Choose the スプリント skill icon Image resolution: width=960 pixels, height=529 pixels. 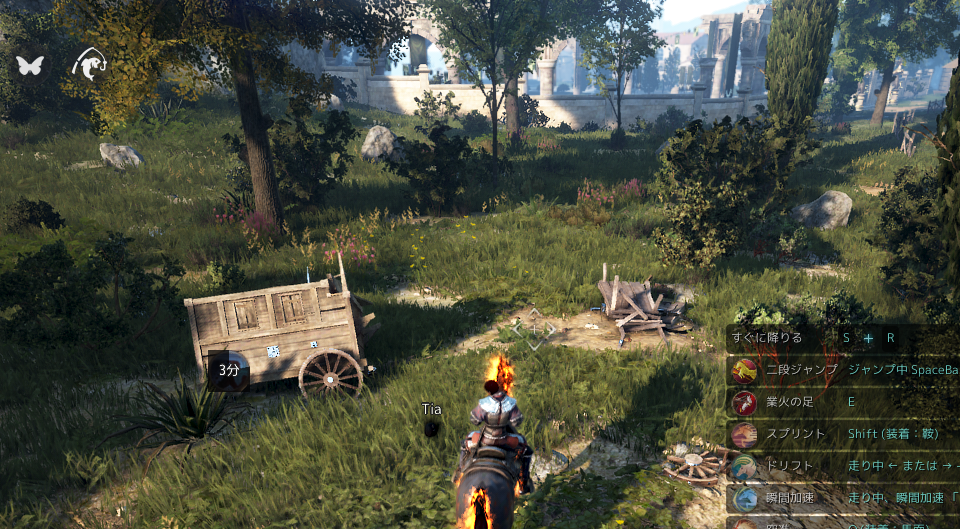click(x=744, y=435)
